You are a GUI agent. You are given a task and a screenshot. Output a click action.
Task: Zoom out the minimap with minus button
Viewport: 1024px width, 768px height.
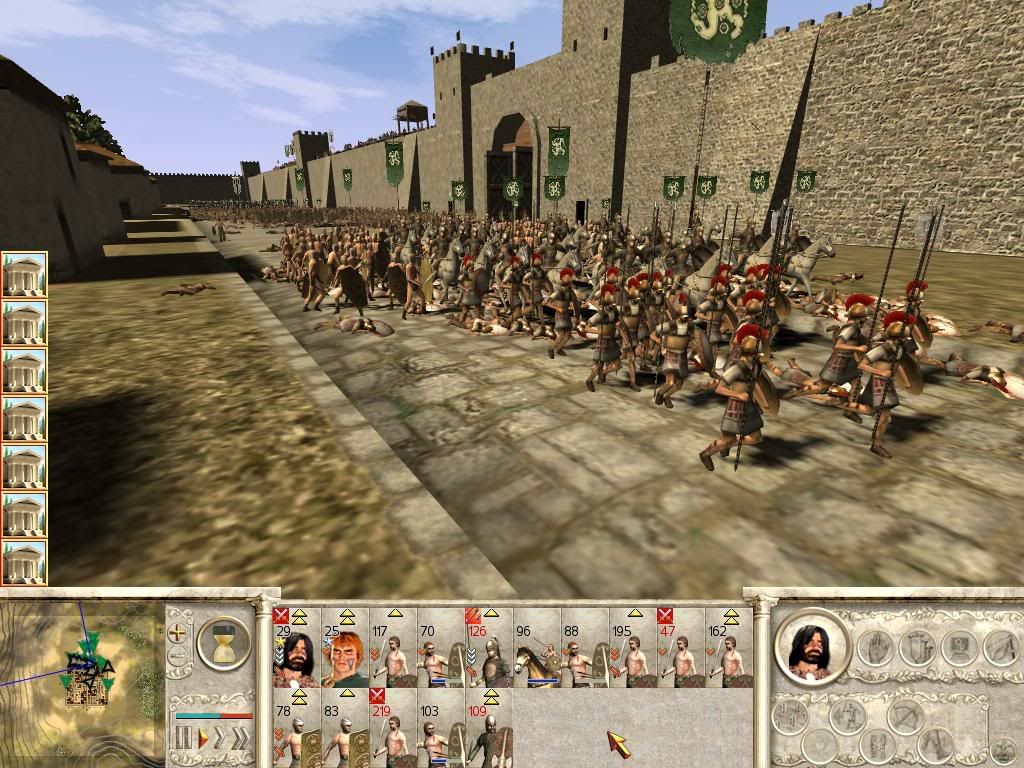pyautogui.click(x=178, y=657)
